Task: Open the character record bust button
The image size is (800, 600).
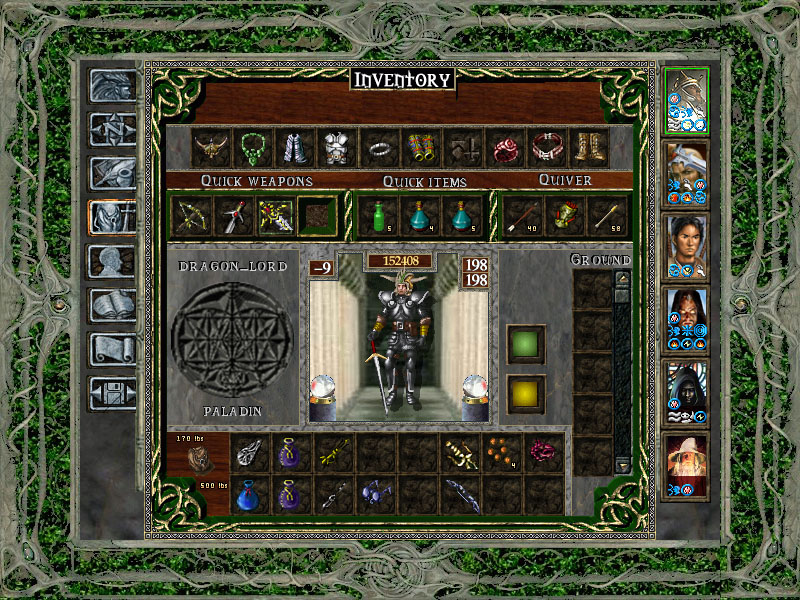Action: click(111, 261)
